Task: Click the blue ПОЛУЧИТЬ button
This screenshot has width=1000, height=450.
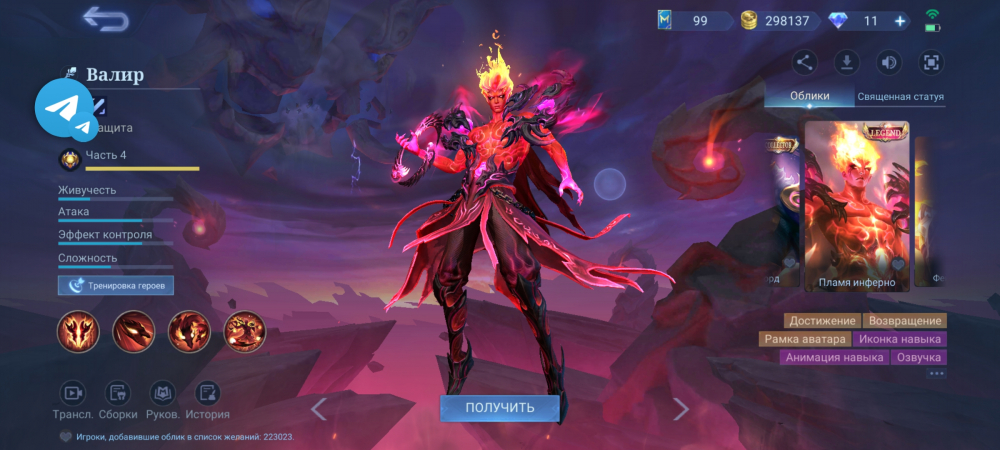Action: pos(499,407)
